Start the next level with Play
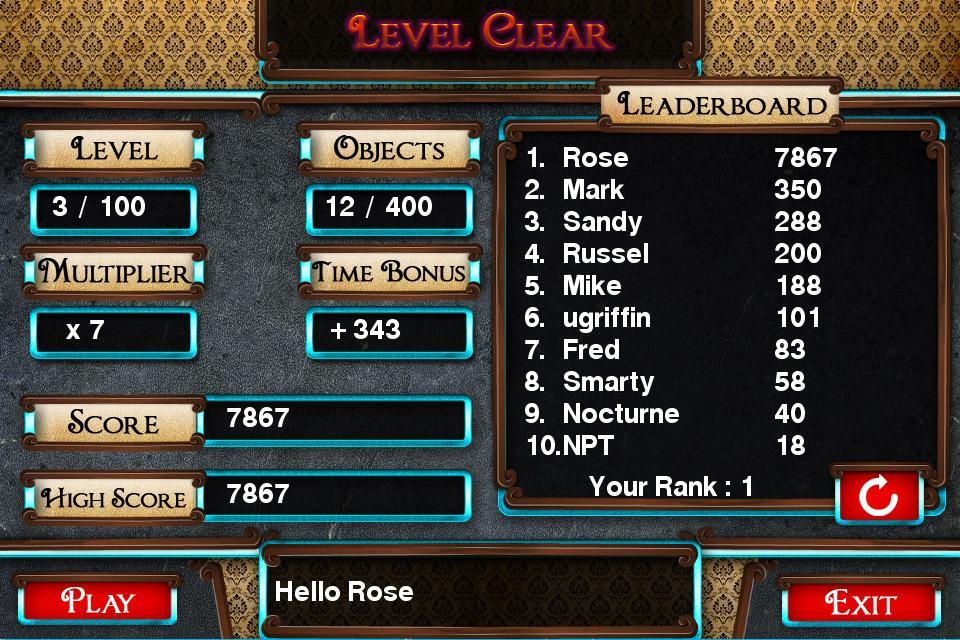Viewport: 960px width, 640px height. [97, 602]
